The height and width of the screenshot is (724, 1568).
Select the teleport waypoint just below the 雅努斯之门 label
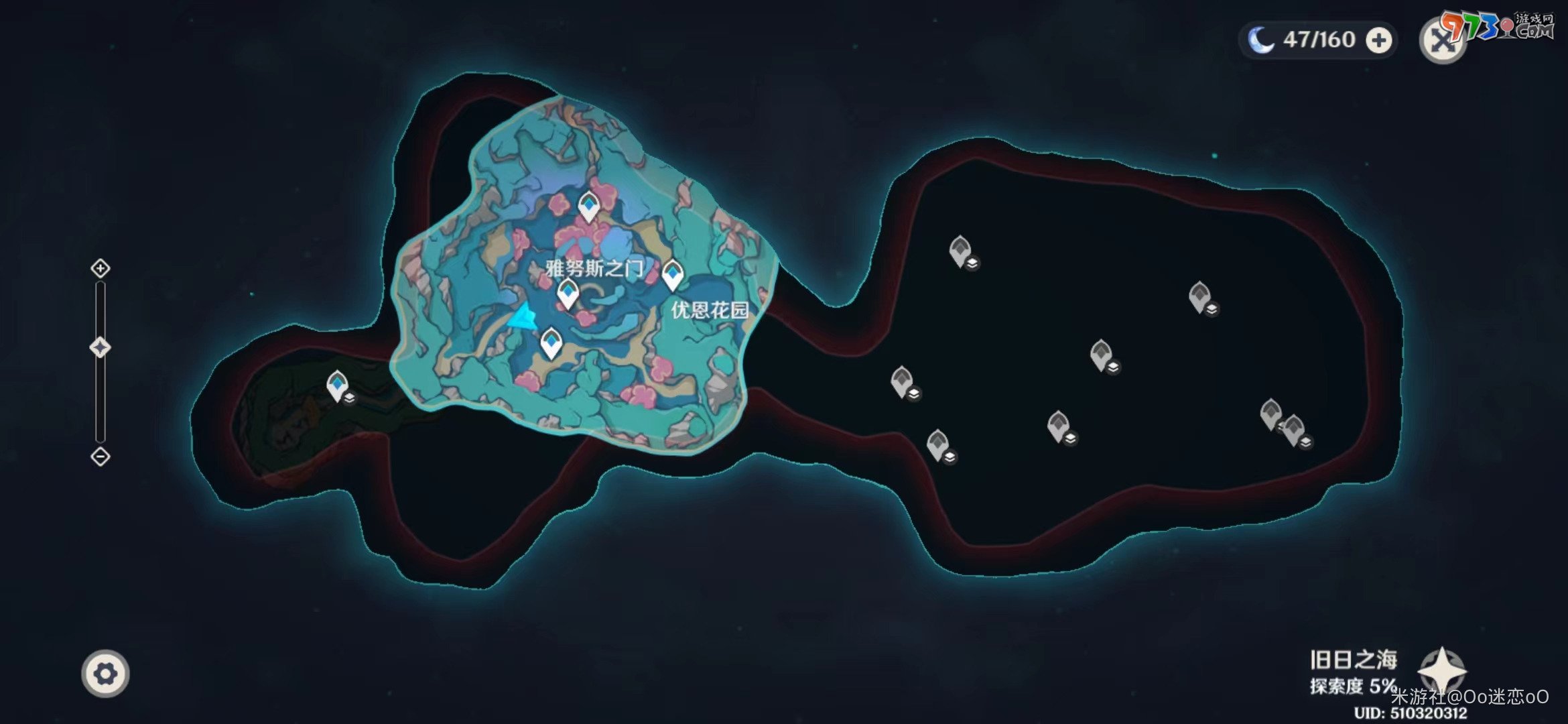click(568, 294)
